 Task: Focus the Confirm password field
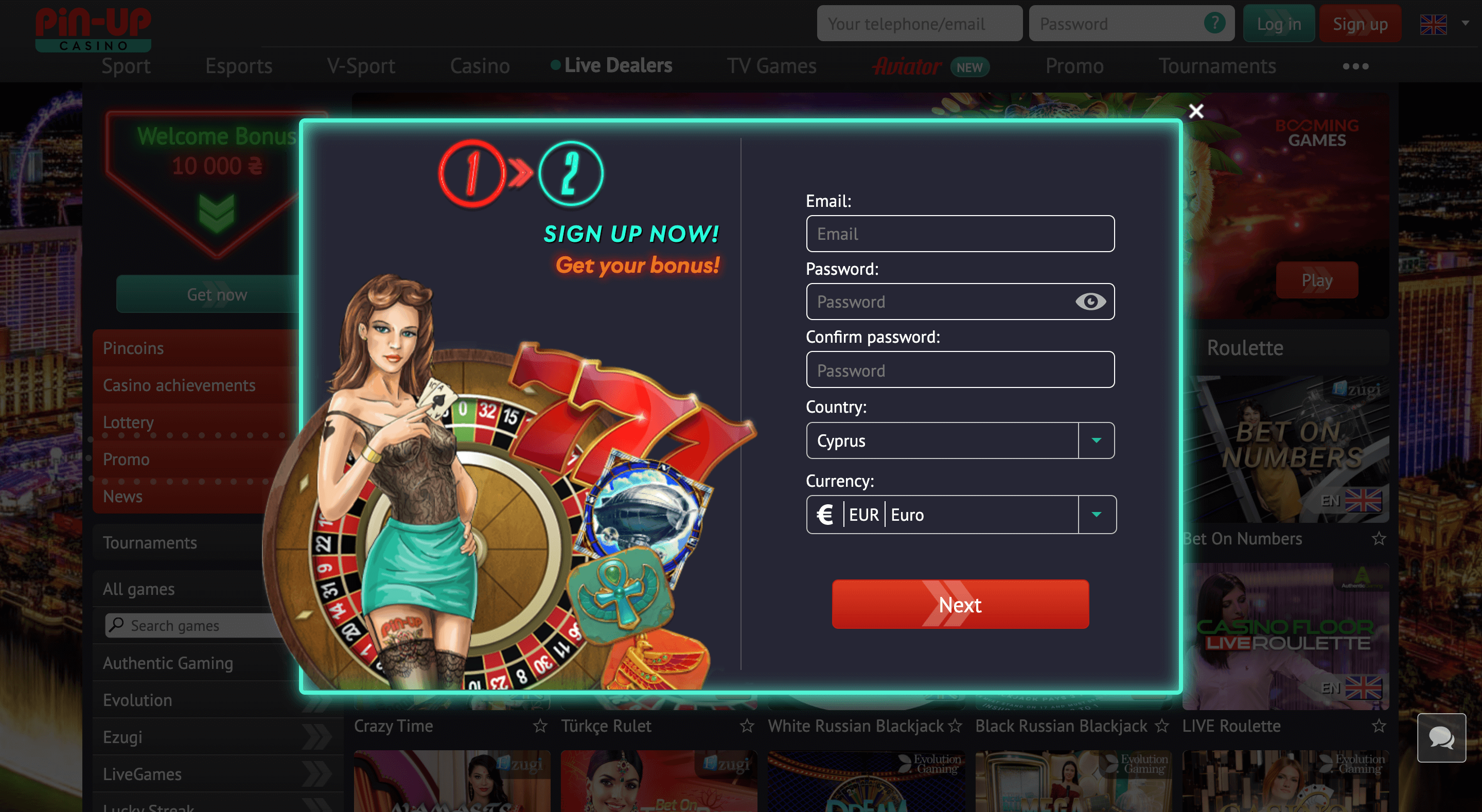point(960,370)
